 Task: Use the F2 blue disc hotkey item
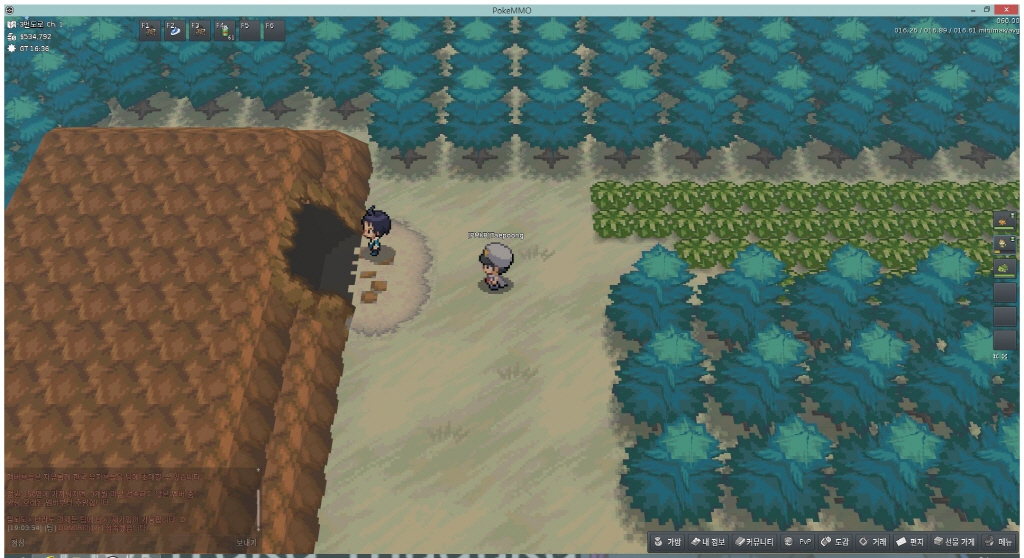(174, 30)
